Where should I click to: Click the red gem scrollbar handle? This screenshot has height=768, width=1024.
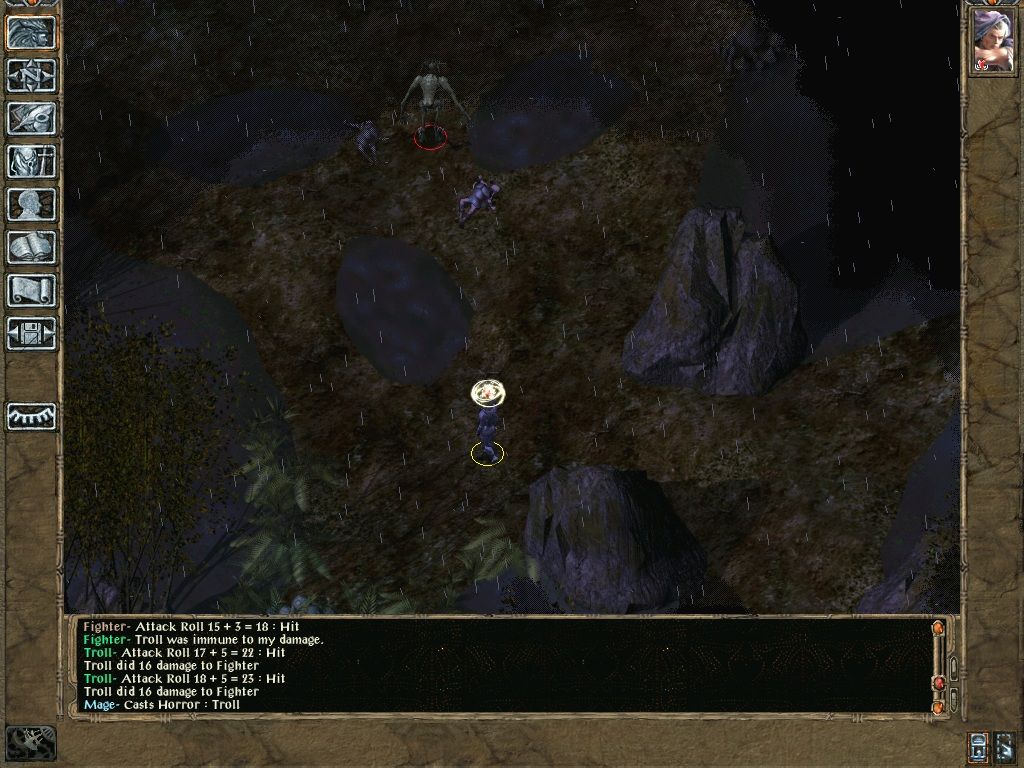[938, 683]
